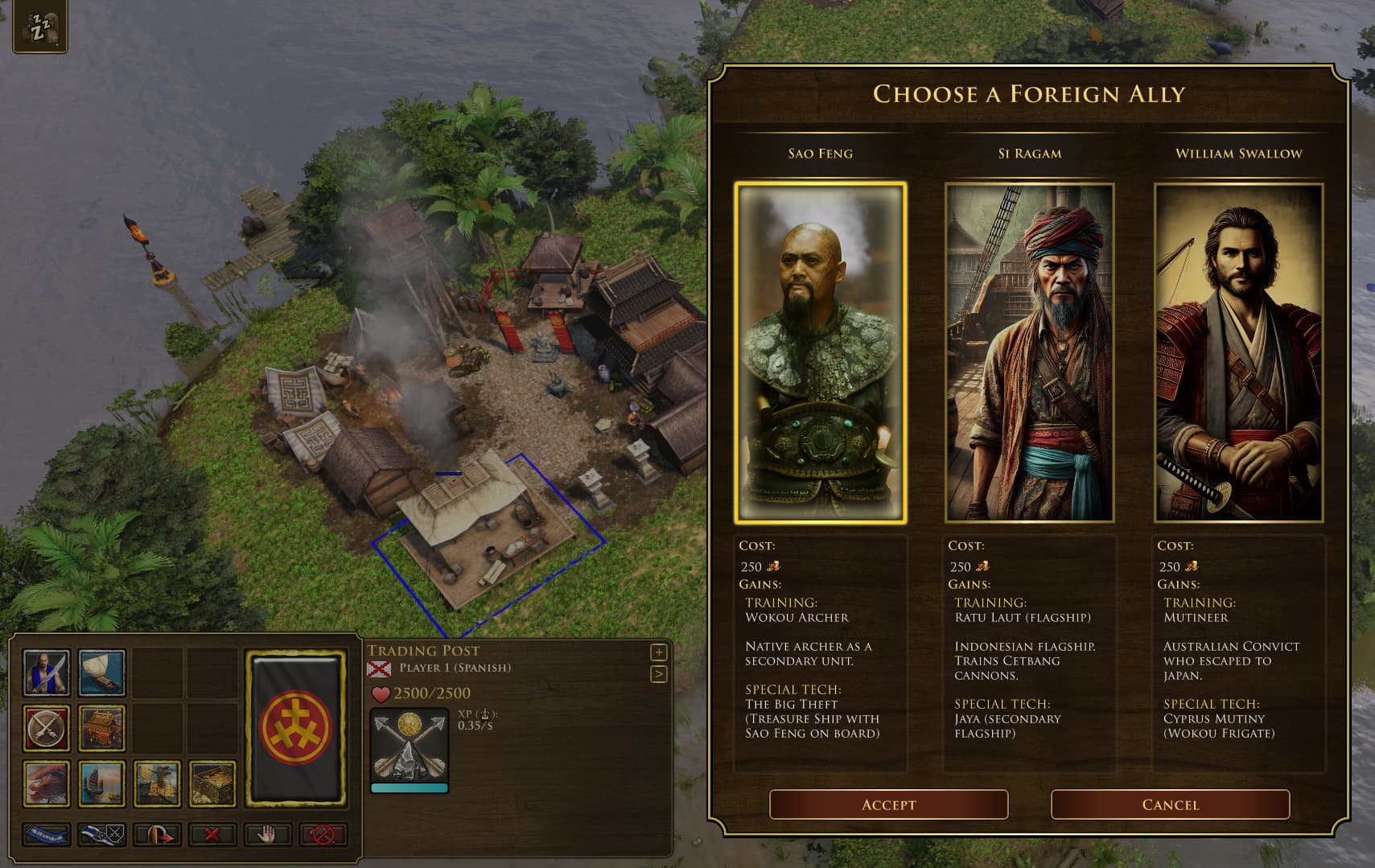Open the black flag with red emblem
This screenshot has width=1375, height=868.
click(x=296, y=728)
